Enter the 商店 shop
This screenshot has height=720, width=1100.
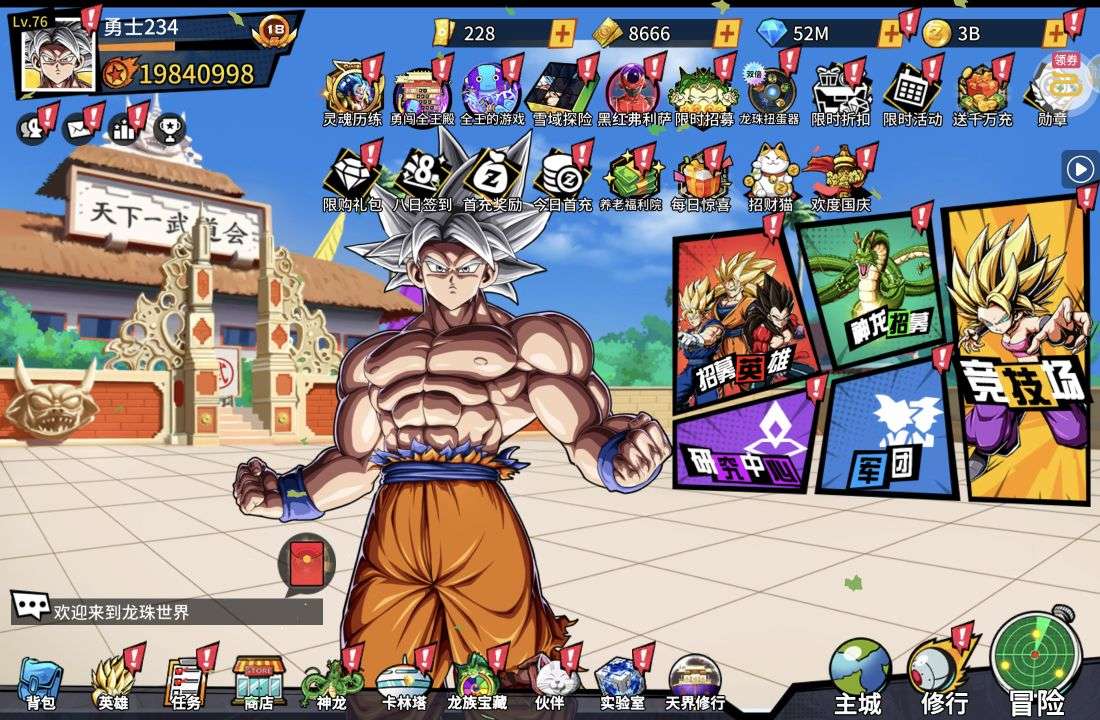259,683
